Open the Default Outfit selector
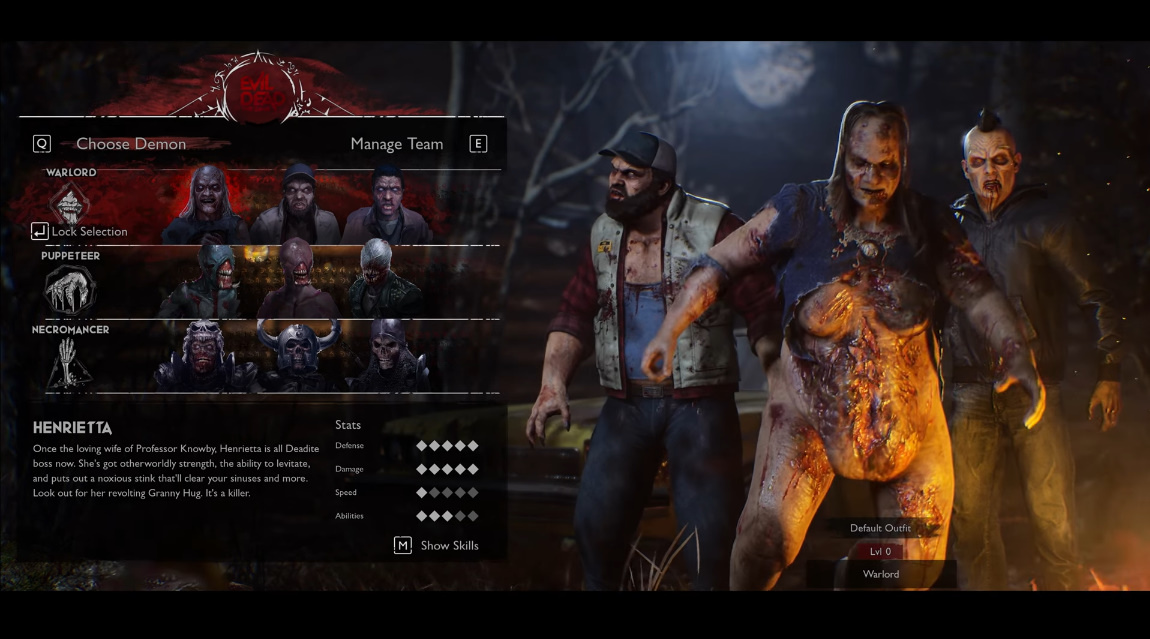This screenshot has width=1150, height=639. [880, 528]
